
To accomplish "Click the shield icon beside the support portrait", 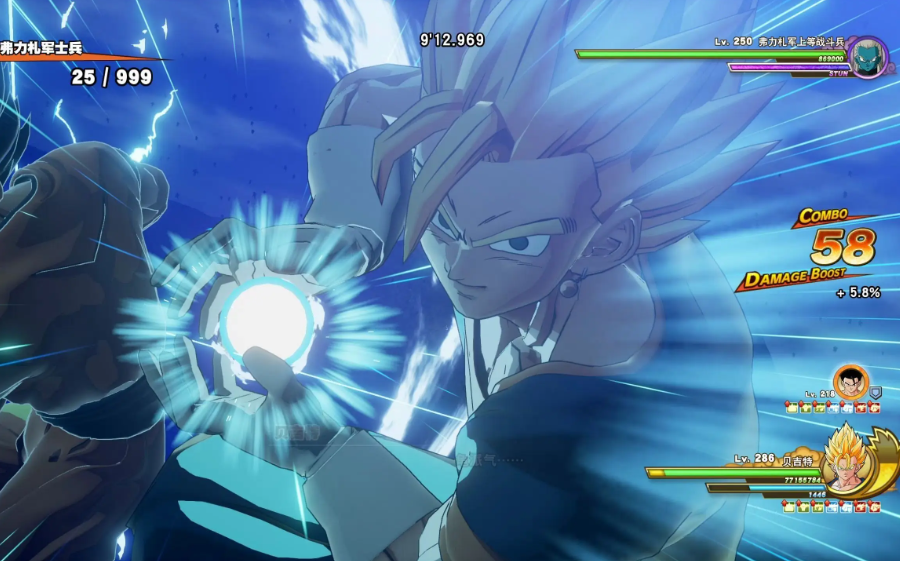I will tap(876, 394).
